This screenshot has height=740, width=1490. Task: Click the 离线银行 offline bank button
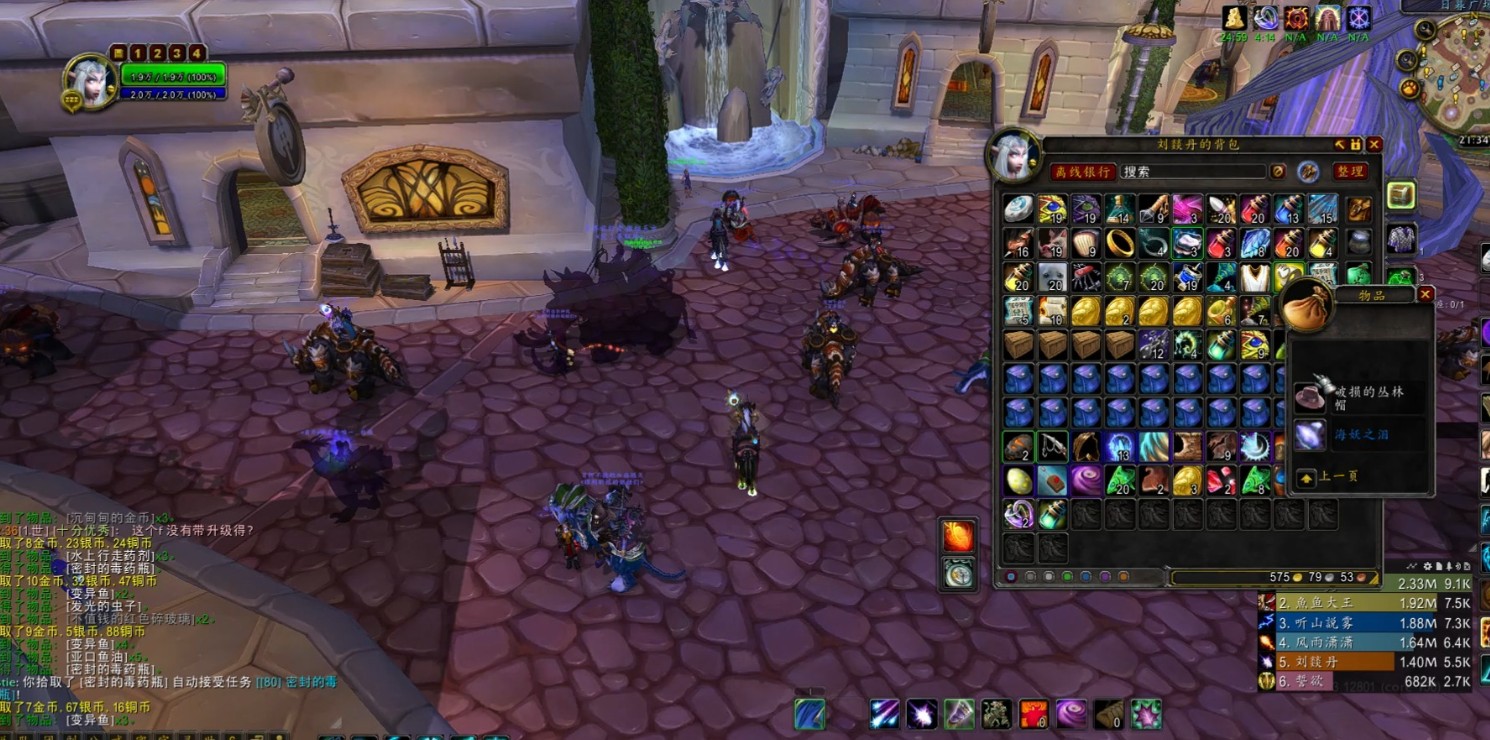(1082, 172)
